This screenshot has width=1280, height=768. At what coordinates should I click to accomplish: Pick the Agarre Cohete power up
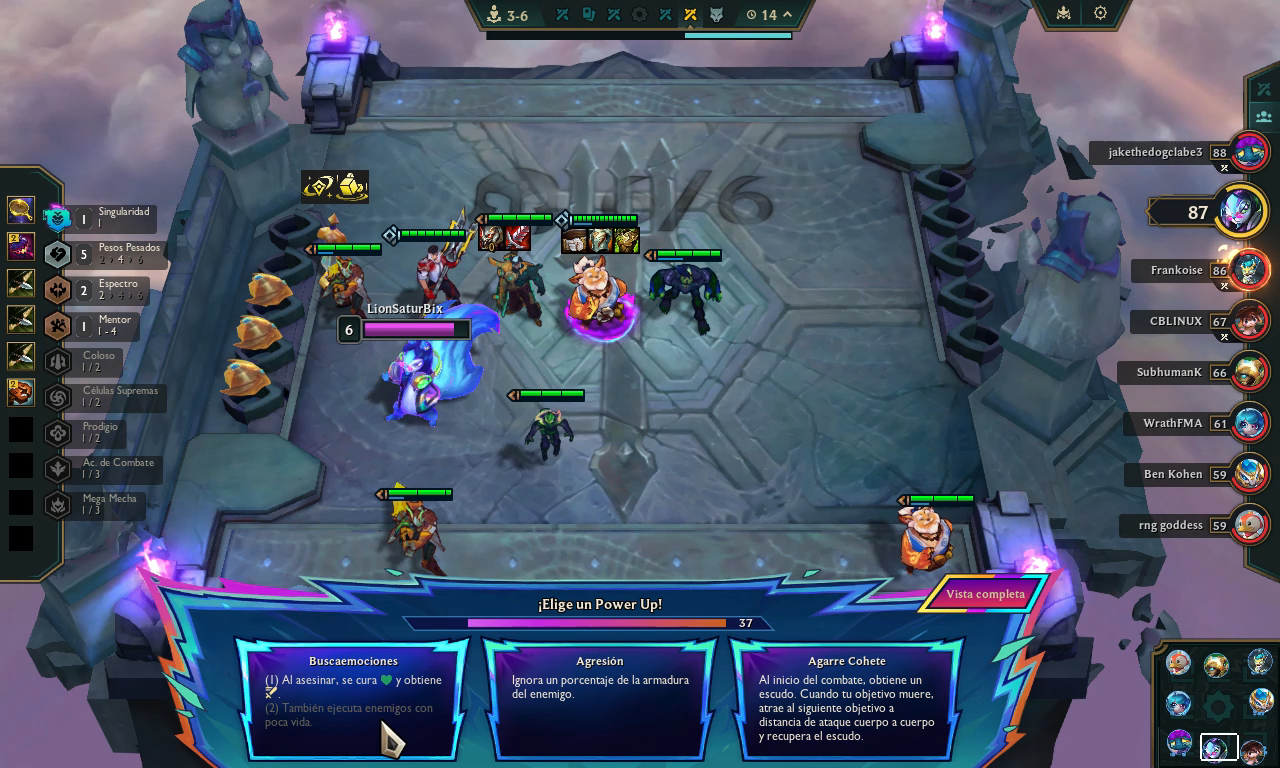tap(846, 699)
